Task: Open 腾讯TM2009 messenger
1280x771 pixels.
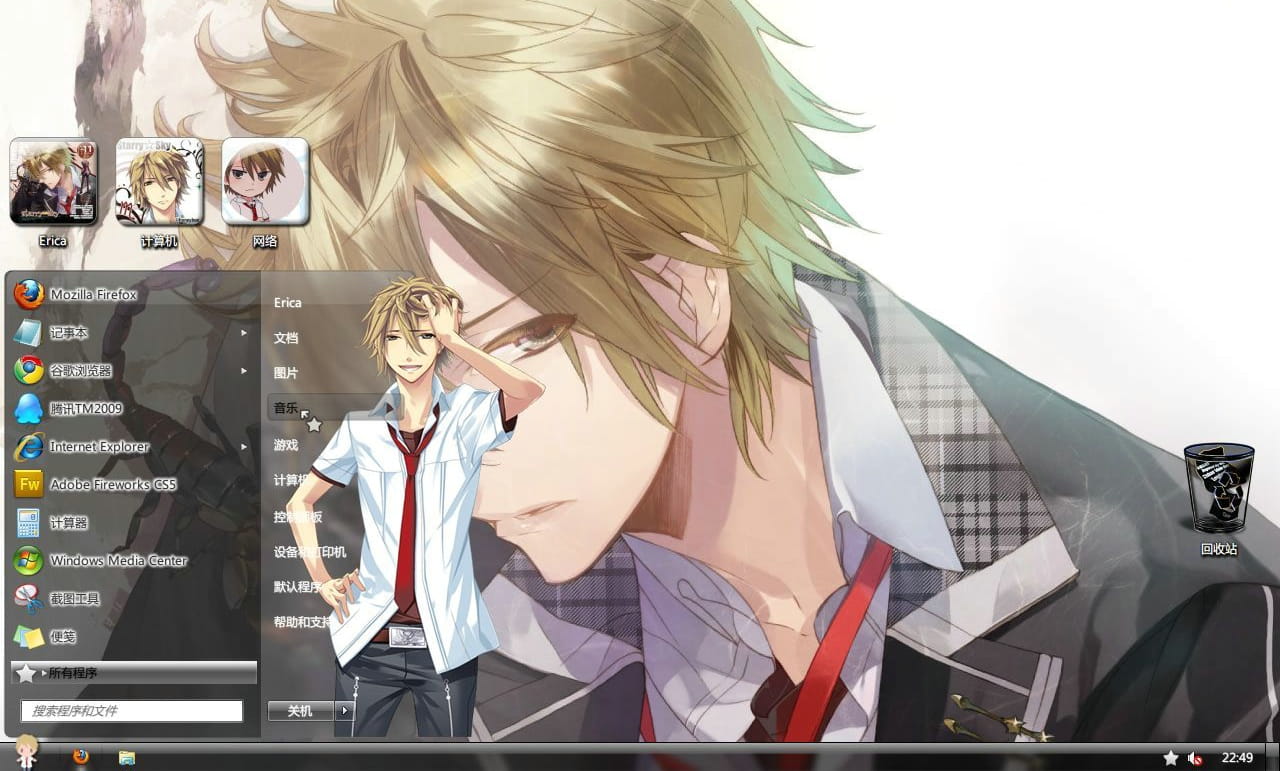Action: pos(85,408)
